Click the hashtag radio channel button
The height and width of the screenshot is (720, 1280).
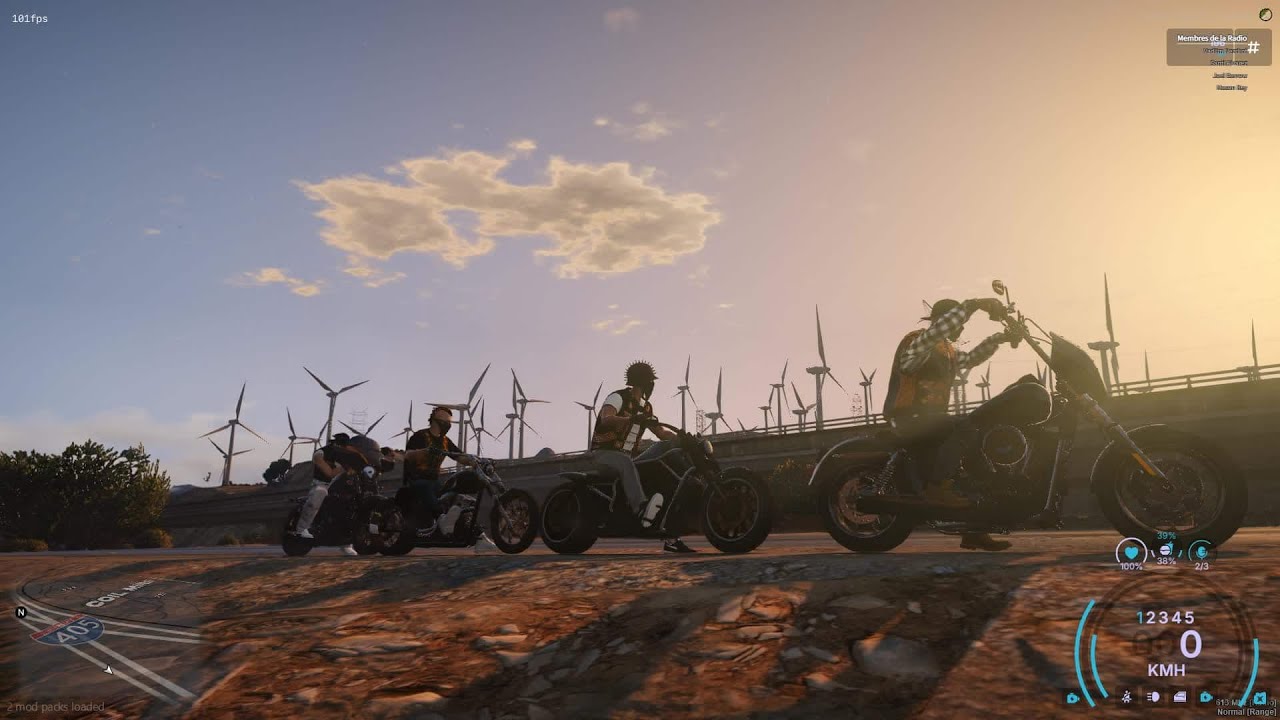click(1252, 47)
